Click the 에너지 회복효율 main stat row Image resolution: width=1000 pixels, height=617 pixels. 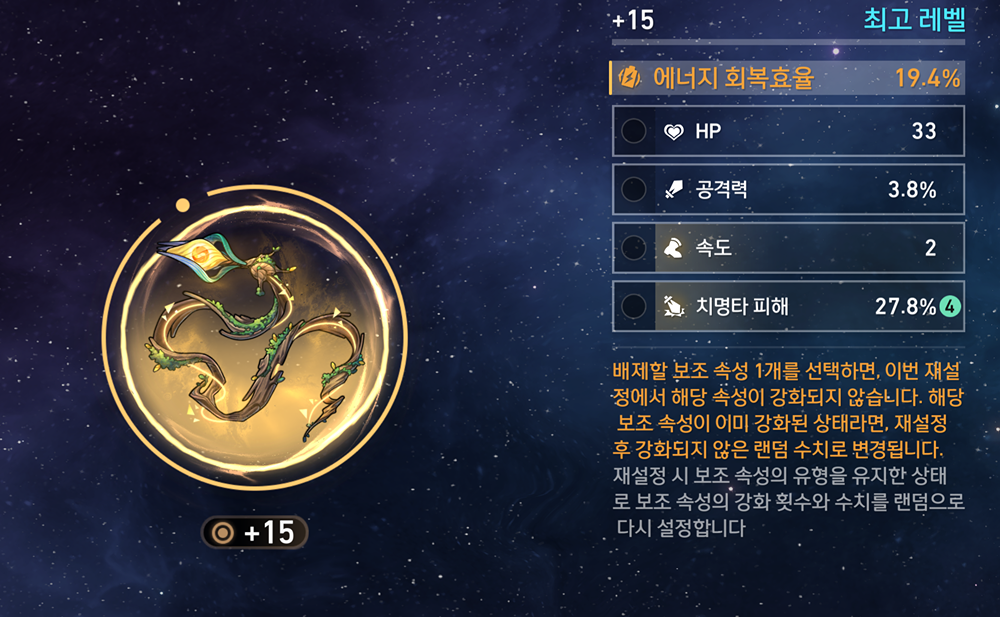pos(787,78)
